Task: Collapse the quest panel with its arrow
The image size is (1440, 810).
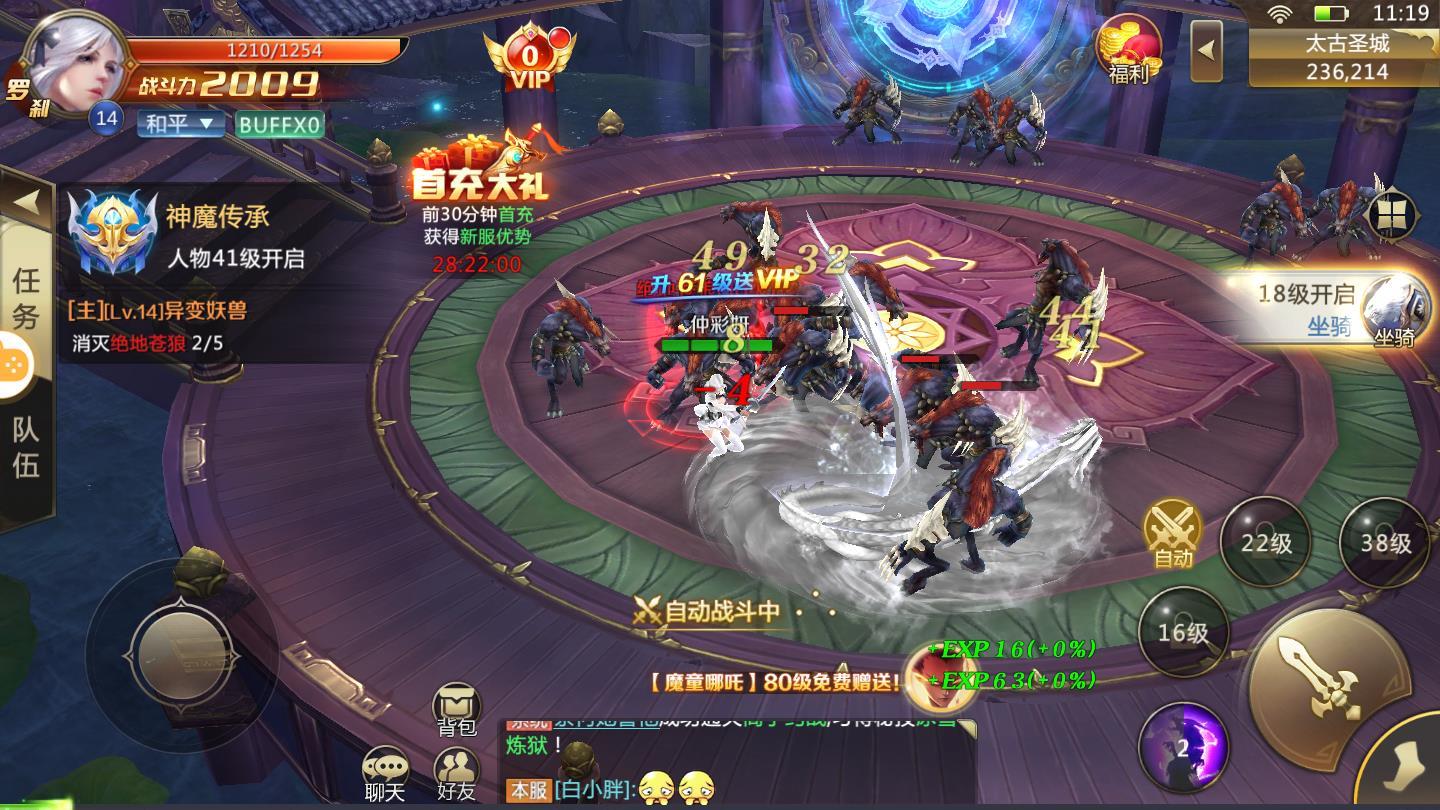Action: pos(27,198)
